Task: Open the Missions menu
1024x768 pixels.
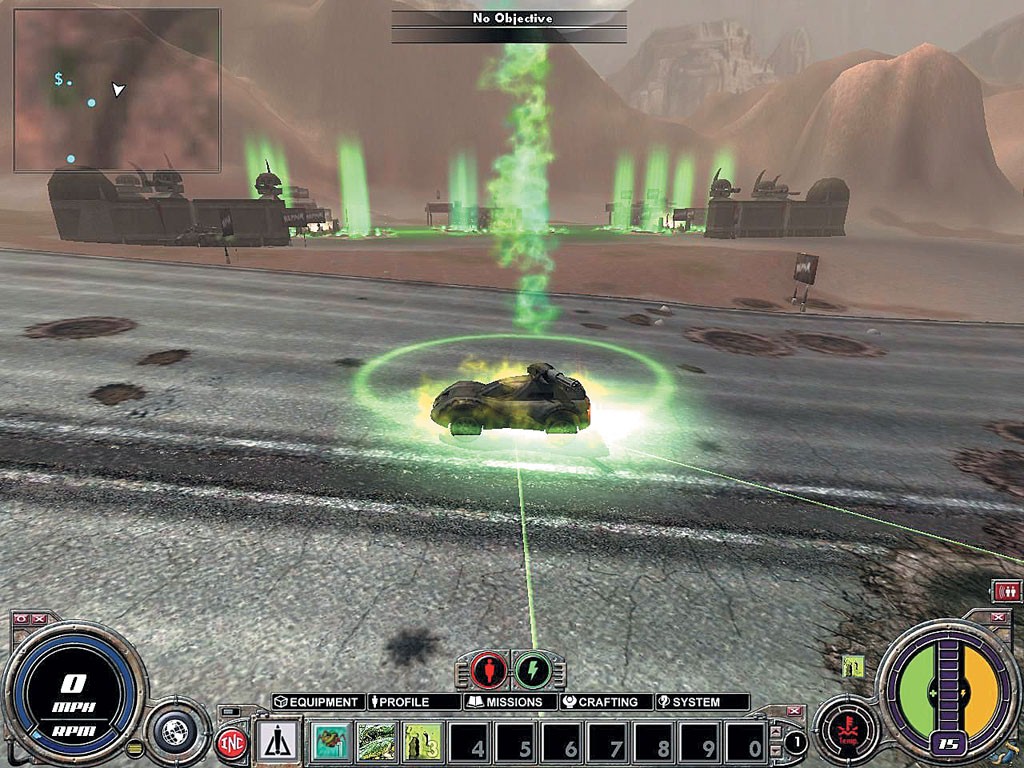Action: coord(509,702)
